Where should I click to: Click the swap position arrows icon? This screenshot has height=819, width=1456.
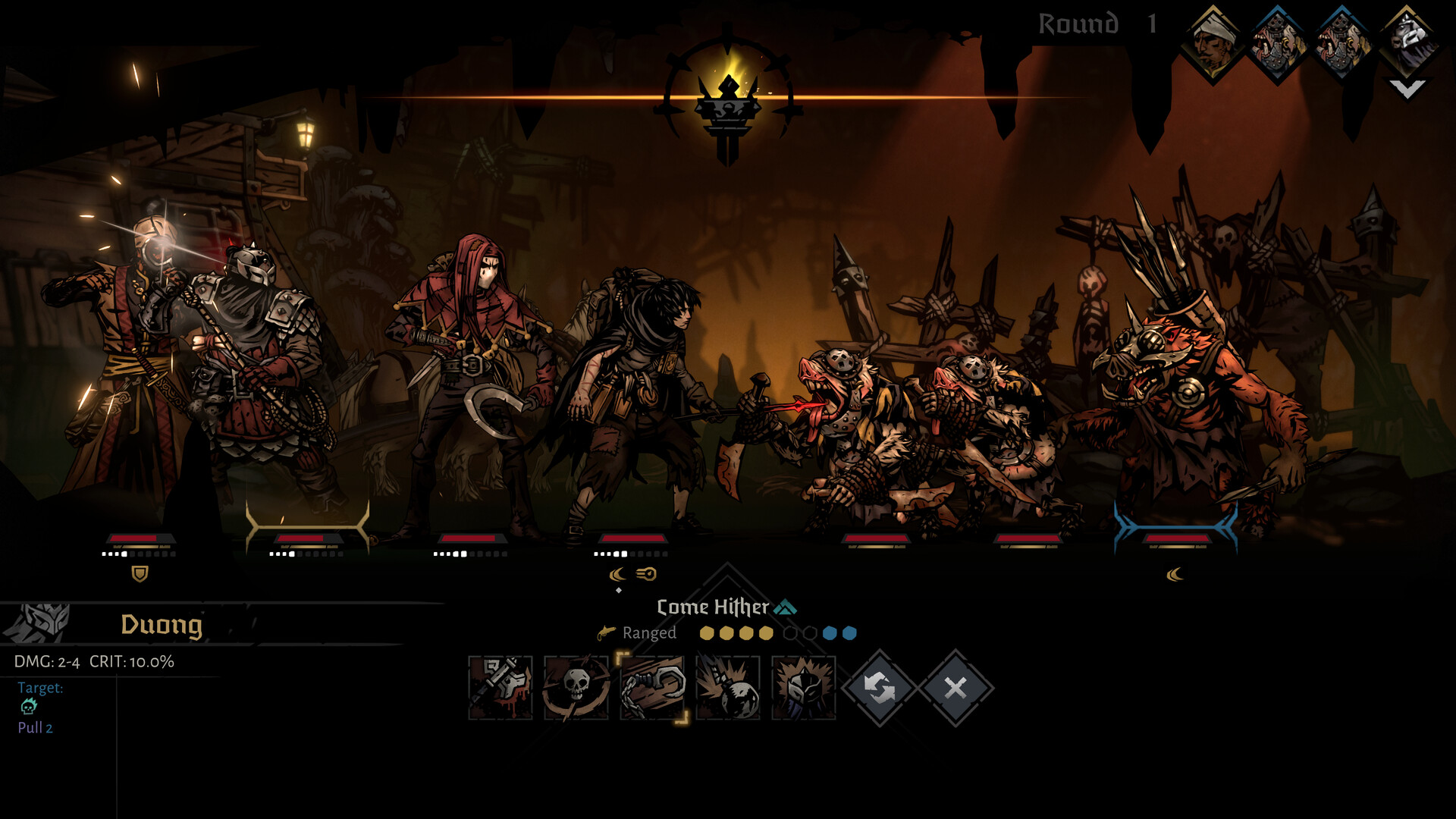coord(880,689)
